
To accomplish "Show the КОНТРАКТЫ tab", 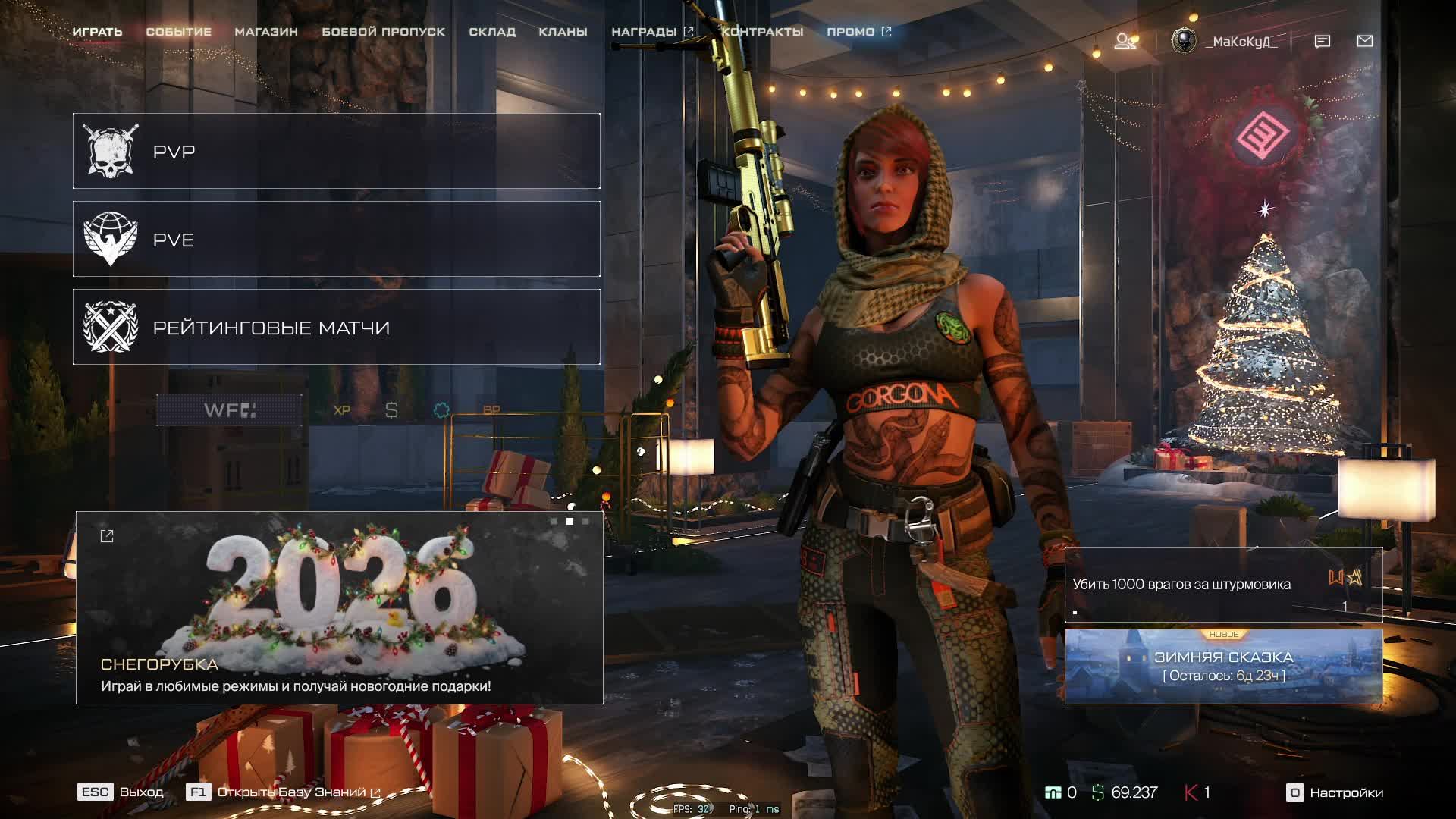I will pos(762,32).
